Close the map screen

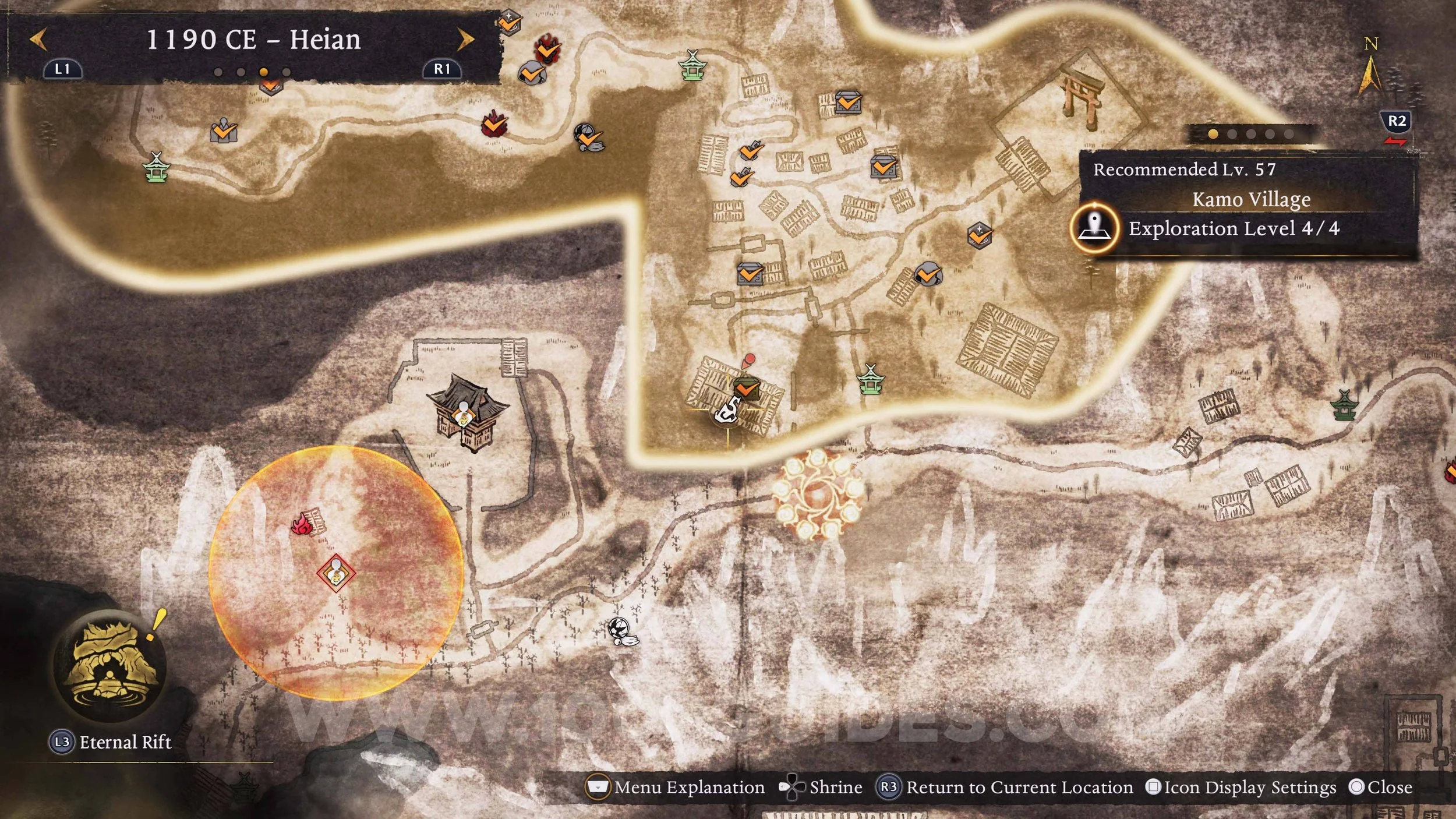pyautogui.click(x=1380, y=787)
